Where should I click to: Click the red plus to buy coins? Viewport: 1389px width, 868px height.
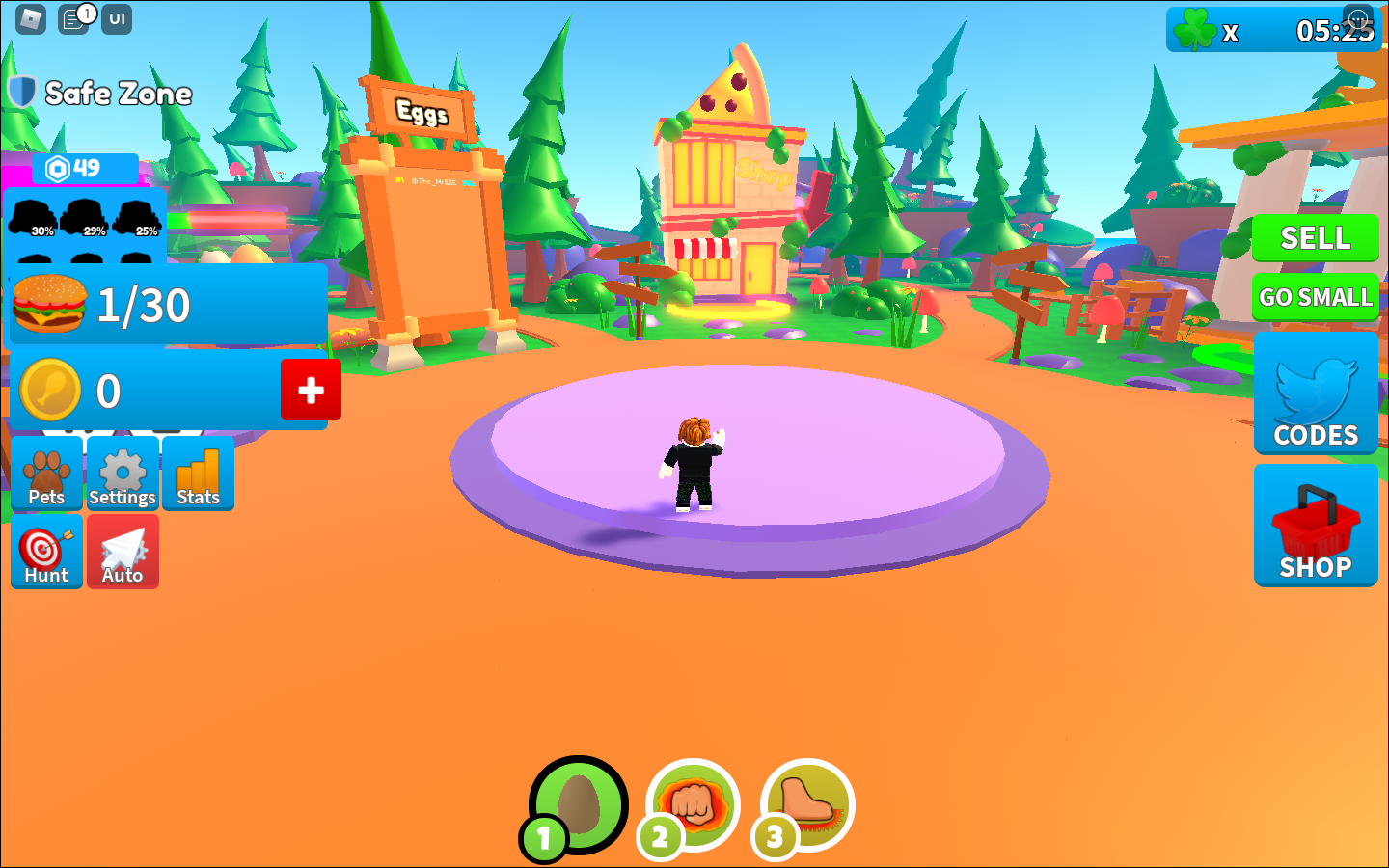tap(311, 390)
